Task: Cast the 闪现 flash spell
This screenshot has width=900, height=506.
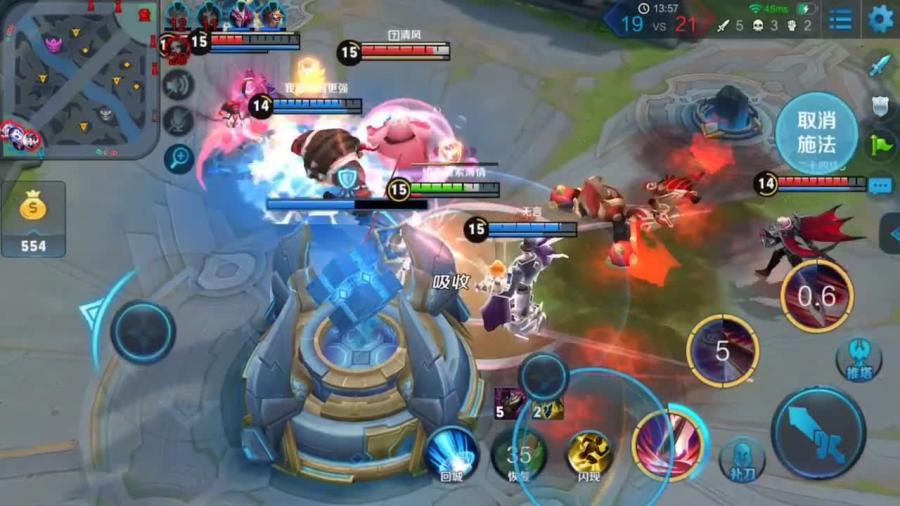Action: pyautogui.click(x=589, y=455)
